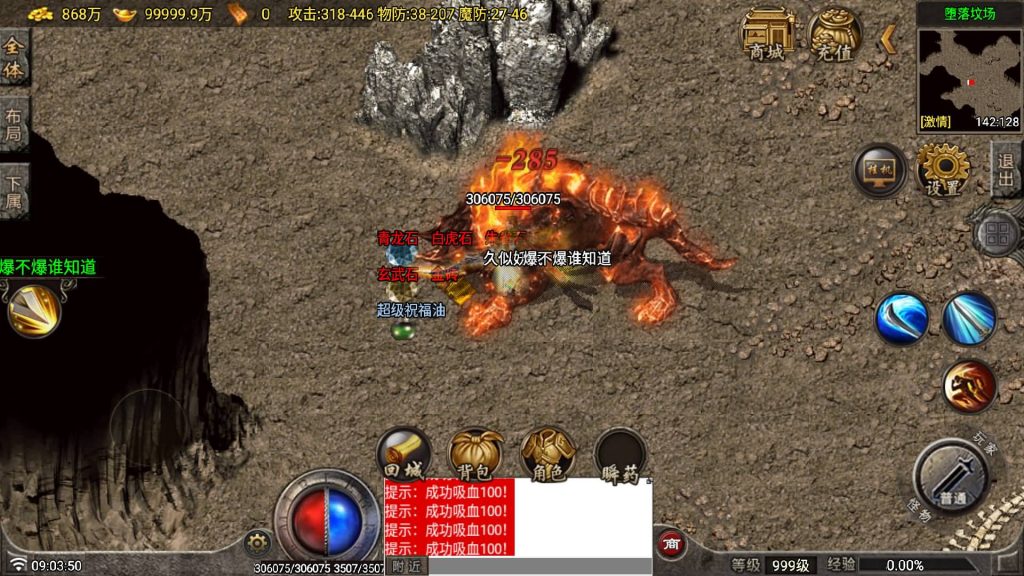This screenshot has width=1024, height=576.
Task: Toggle 挂机 auto-battle mode
Action: coord(880,170)
